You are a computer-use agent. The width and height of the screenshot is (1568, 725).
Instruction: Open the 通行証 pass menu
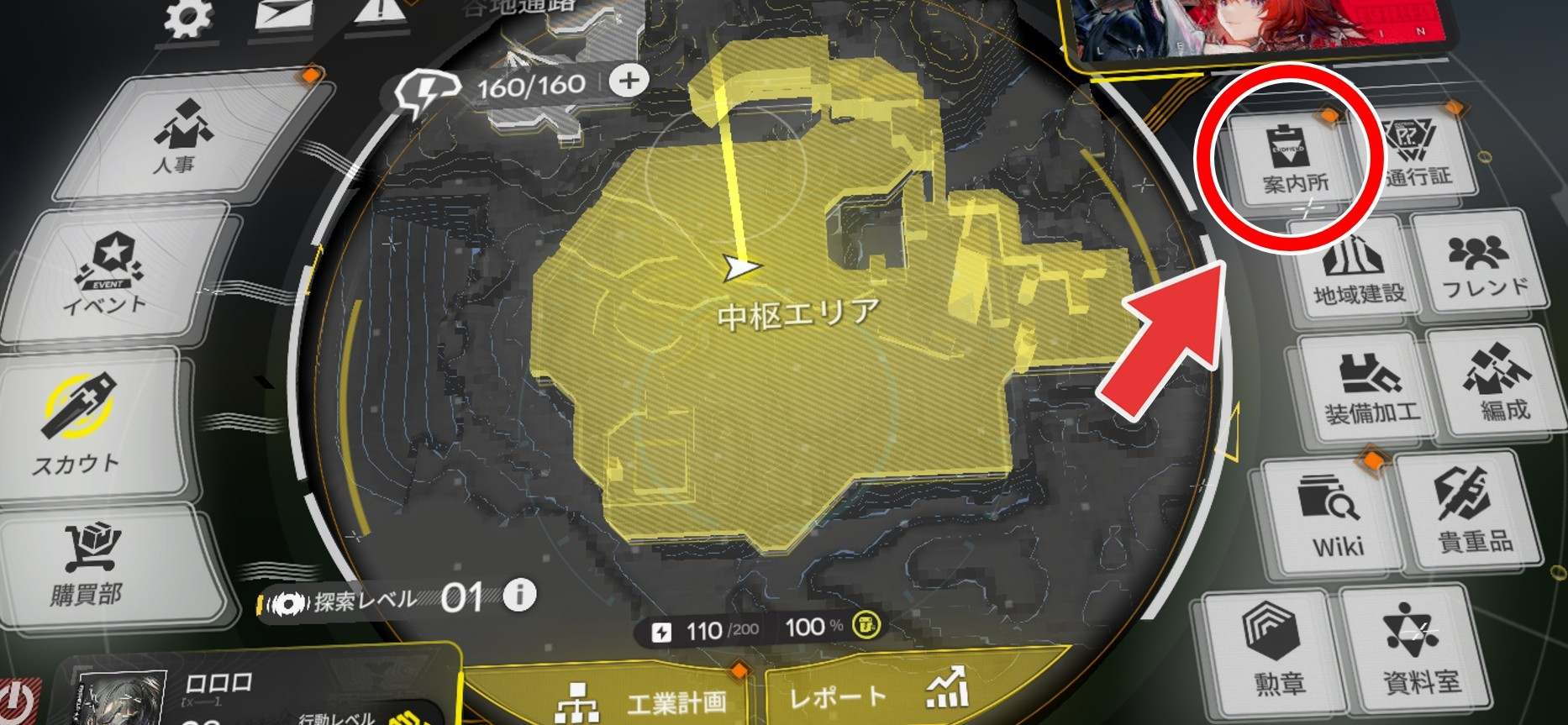click(1418, 155)
